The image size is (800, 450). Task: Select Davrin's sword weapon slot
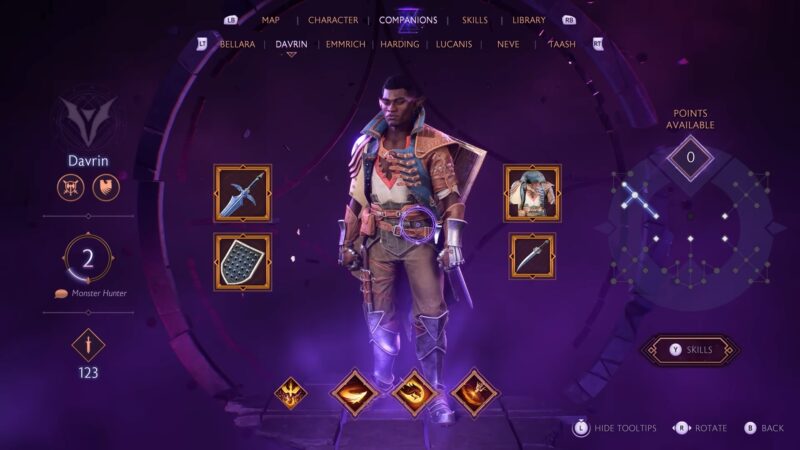pyautogui.click(x=243, y=193)
